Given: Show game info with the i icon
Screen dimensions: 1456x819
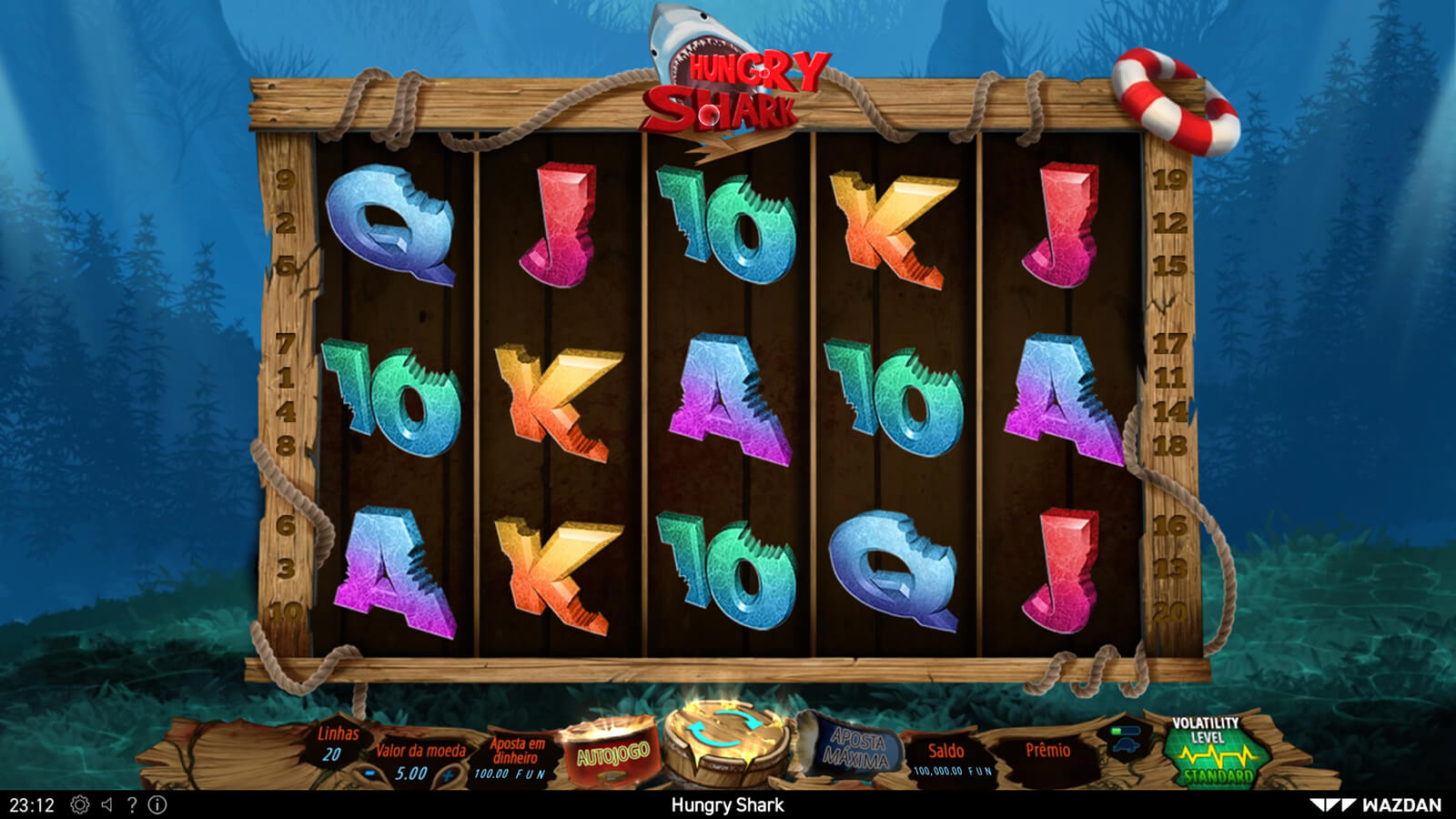Looking at the screenshot, I should [x=157, y=805].
